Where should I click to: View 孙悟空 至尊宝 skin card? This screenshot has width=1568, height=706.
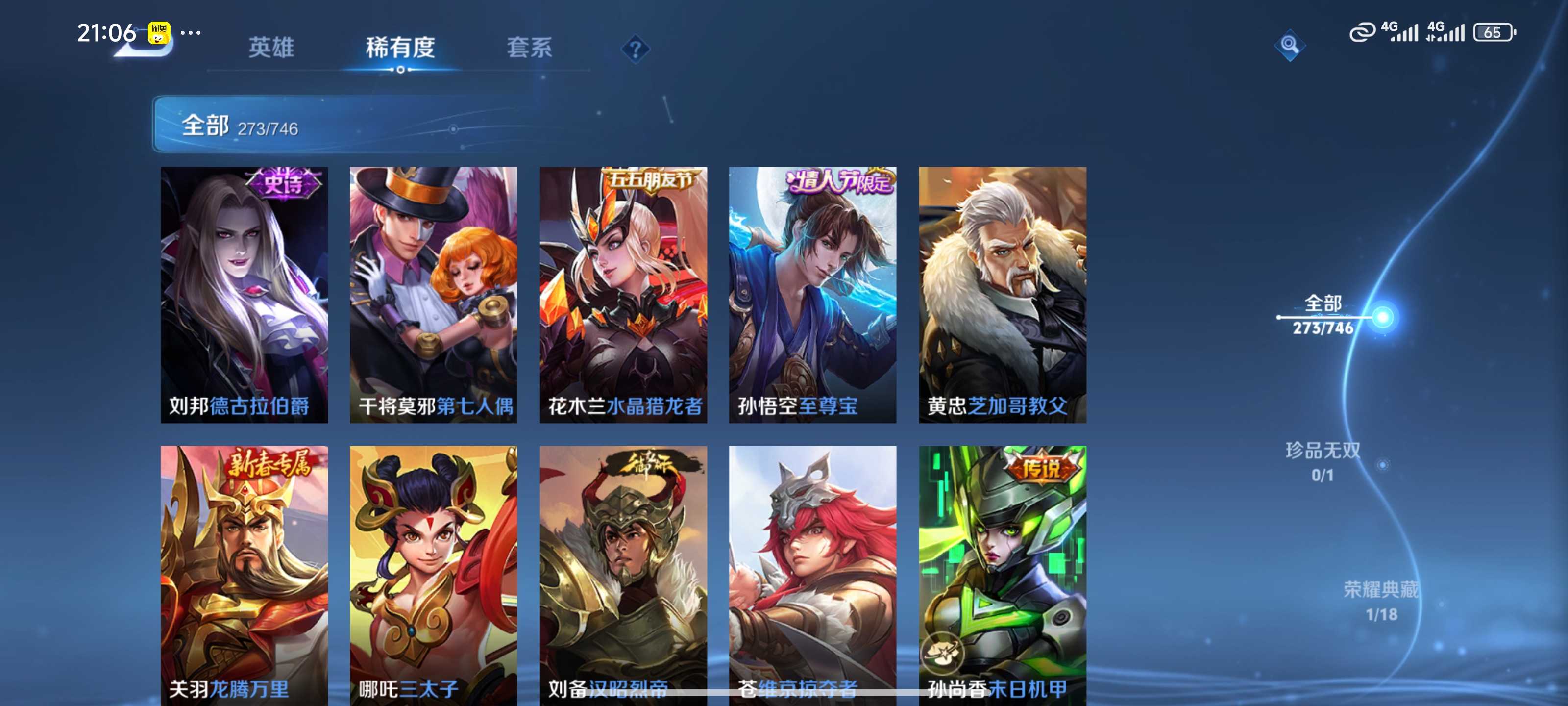point(812,295)
